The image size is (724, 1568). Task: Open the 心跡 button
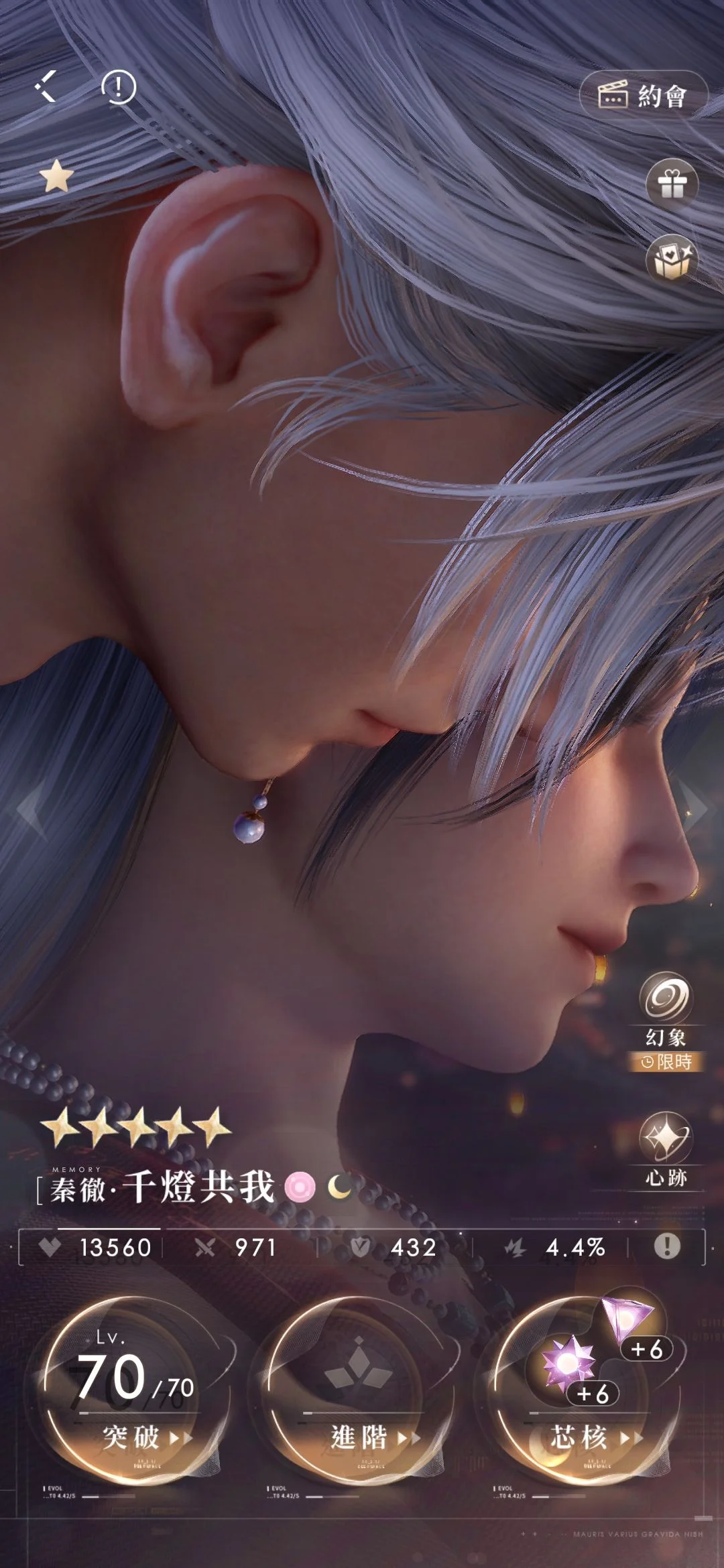point(665,1147)
